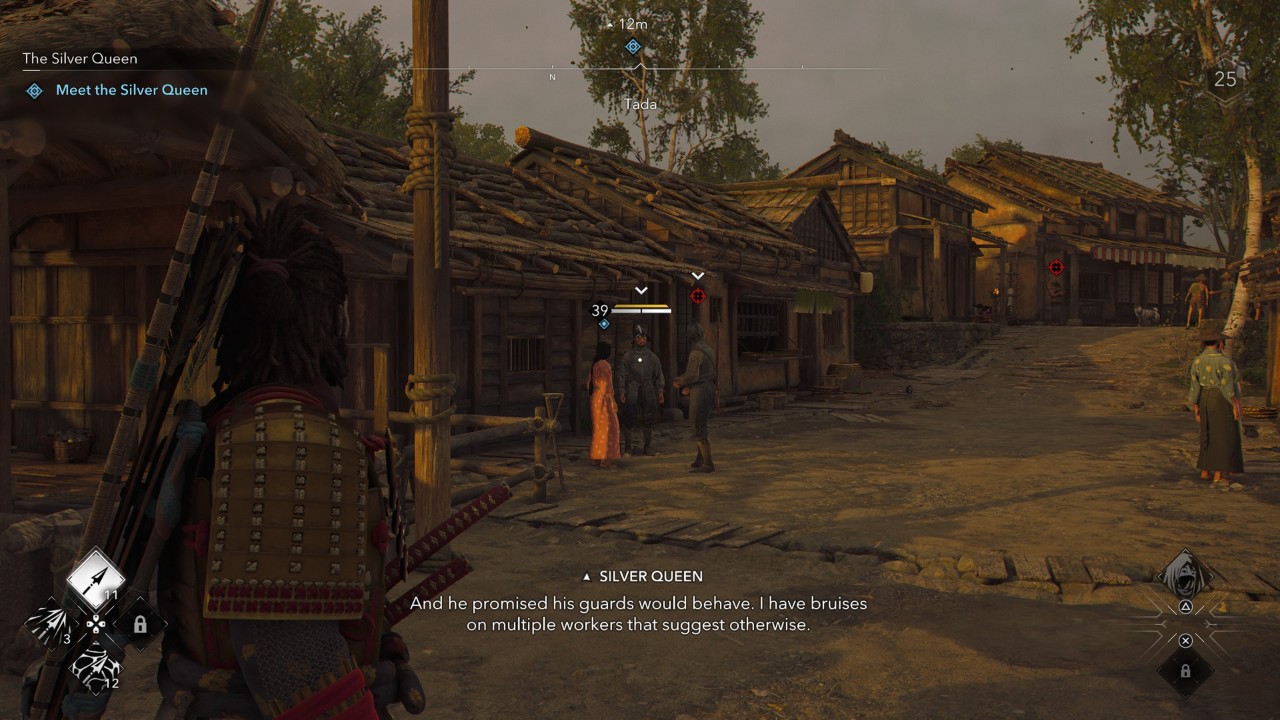
Task: Click the d-pad icon at the weapon wheel center
Action: coord(94,624)
